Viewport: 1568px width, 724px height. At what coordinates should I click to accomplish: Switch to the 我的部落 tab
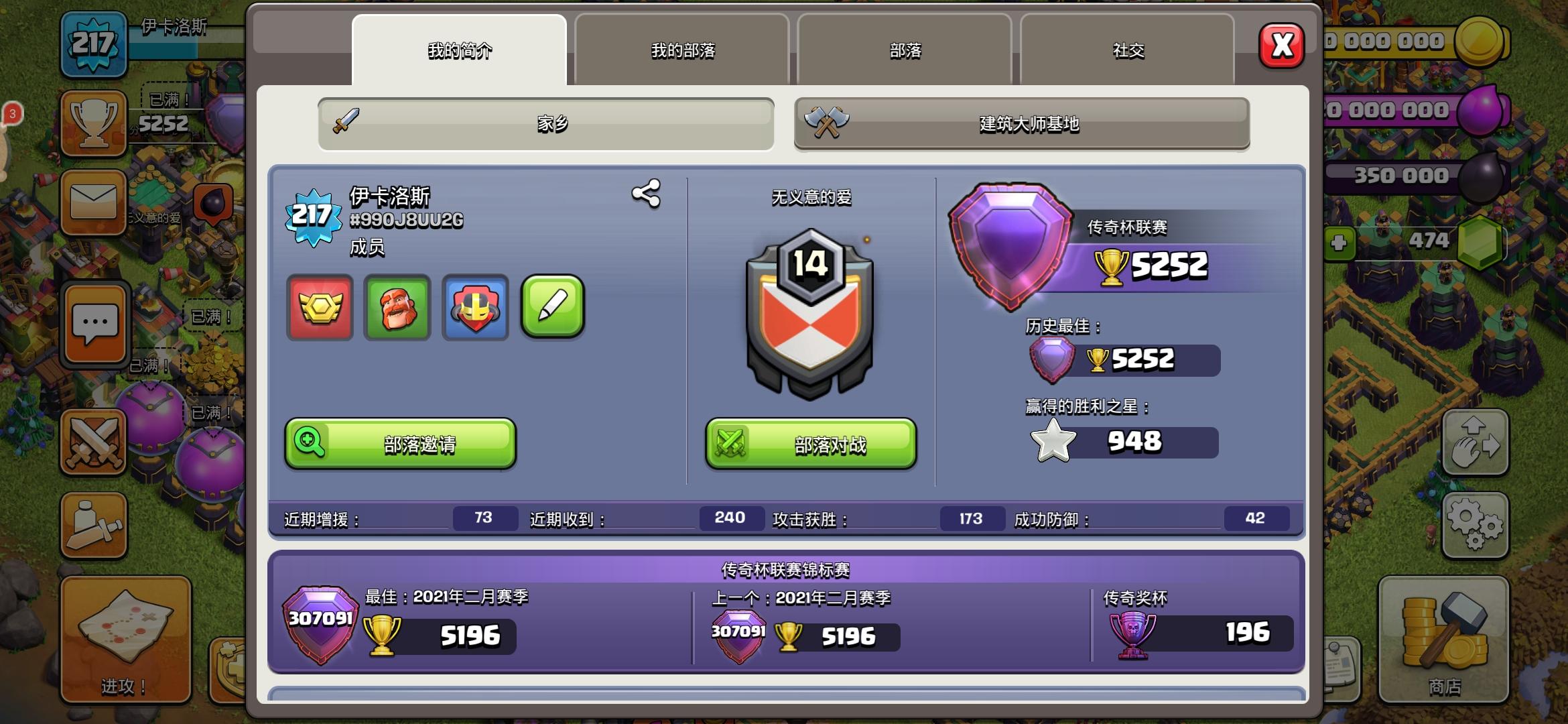681,50
